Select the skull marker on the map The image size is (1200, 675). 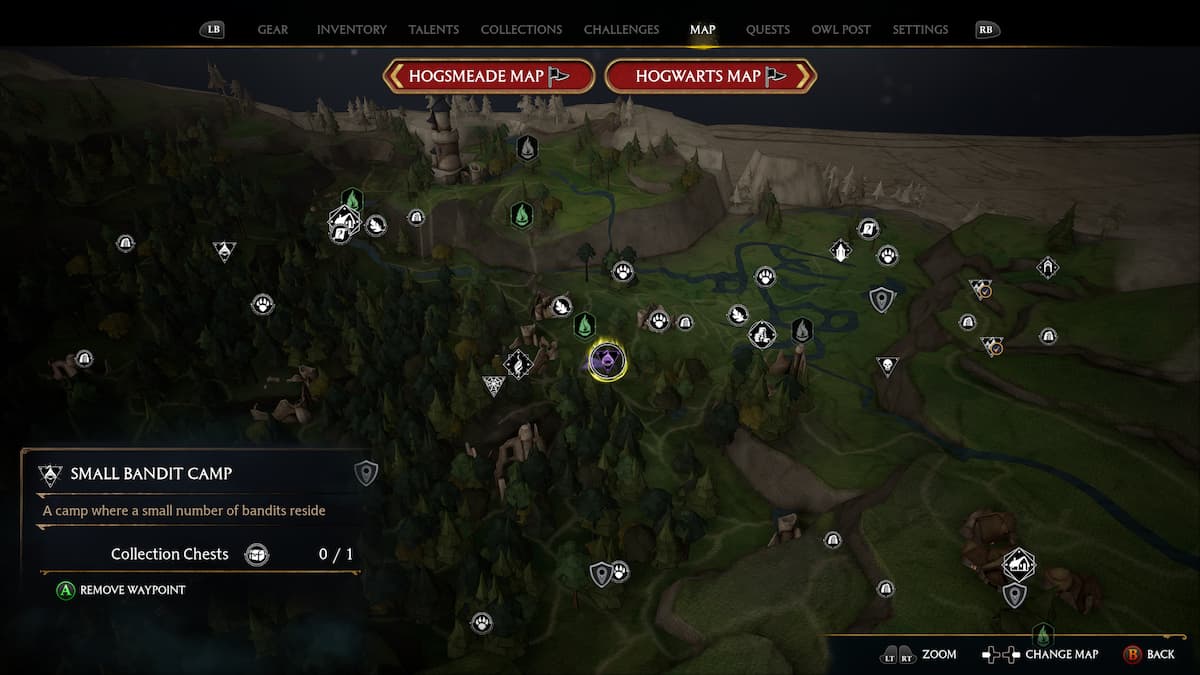(886, 366)
